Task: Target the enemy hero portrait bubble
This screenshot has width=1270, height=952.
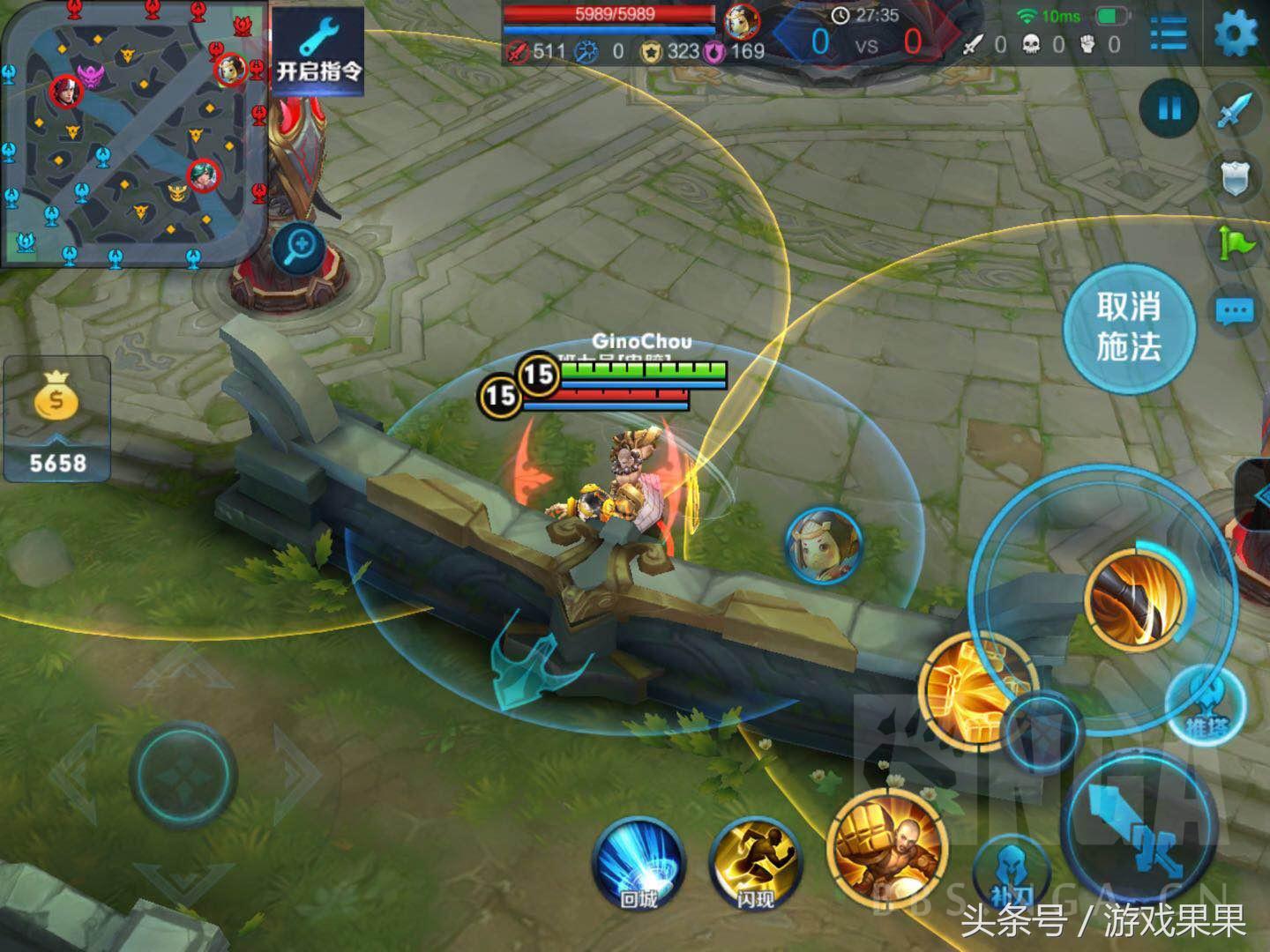Action: 822,546
